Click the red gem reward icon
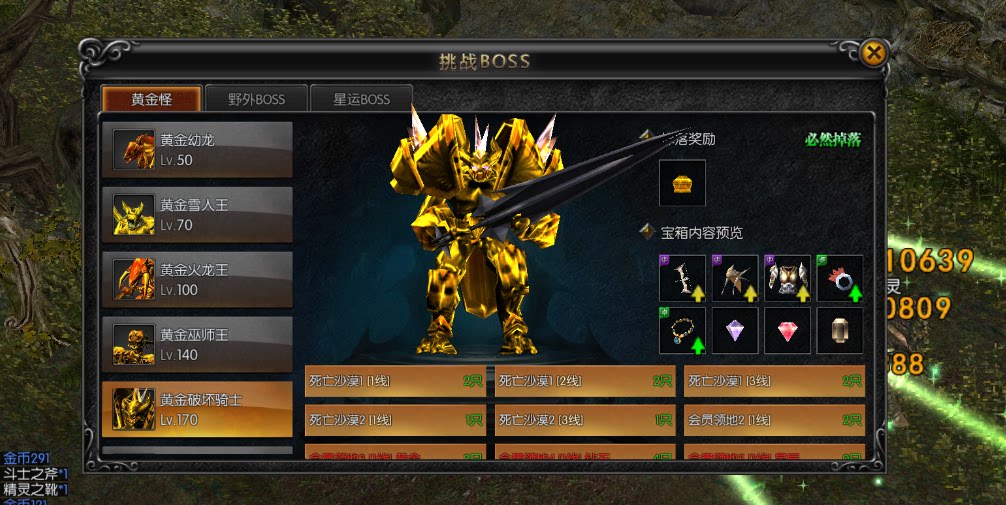Screen dimensions: 1006x505 coord(787,331)
